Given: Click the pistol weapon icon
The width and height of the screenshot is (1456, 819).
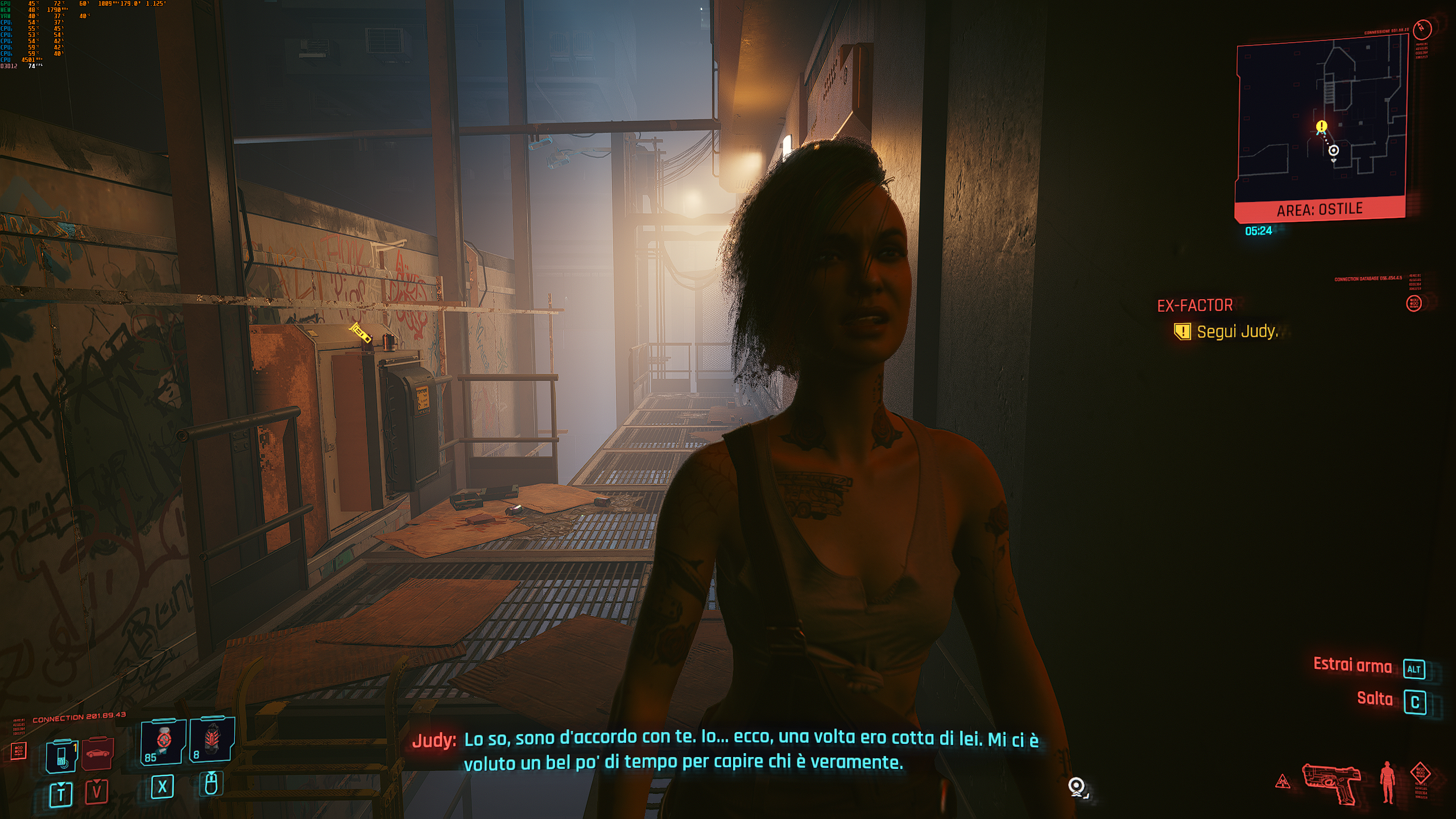Looking at the screenshot, I should click(x=1331, y=782).
